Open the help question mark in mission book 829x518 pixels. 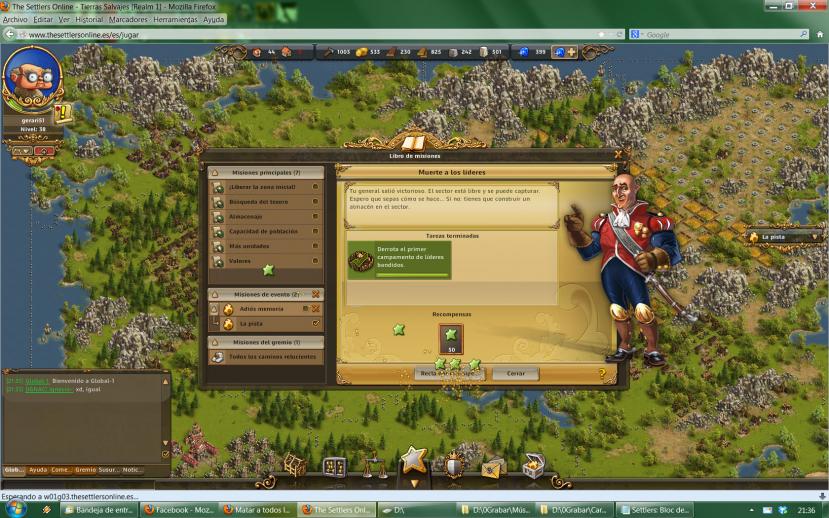(x=602, y=374)
